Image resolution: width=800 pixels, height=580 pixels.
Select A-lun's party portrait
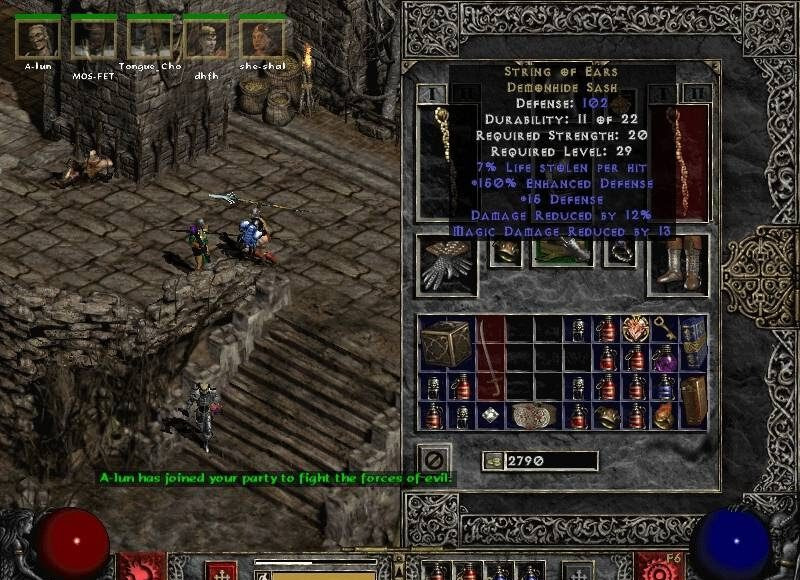tap(37, 38)
